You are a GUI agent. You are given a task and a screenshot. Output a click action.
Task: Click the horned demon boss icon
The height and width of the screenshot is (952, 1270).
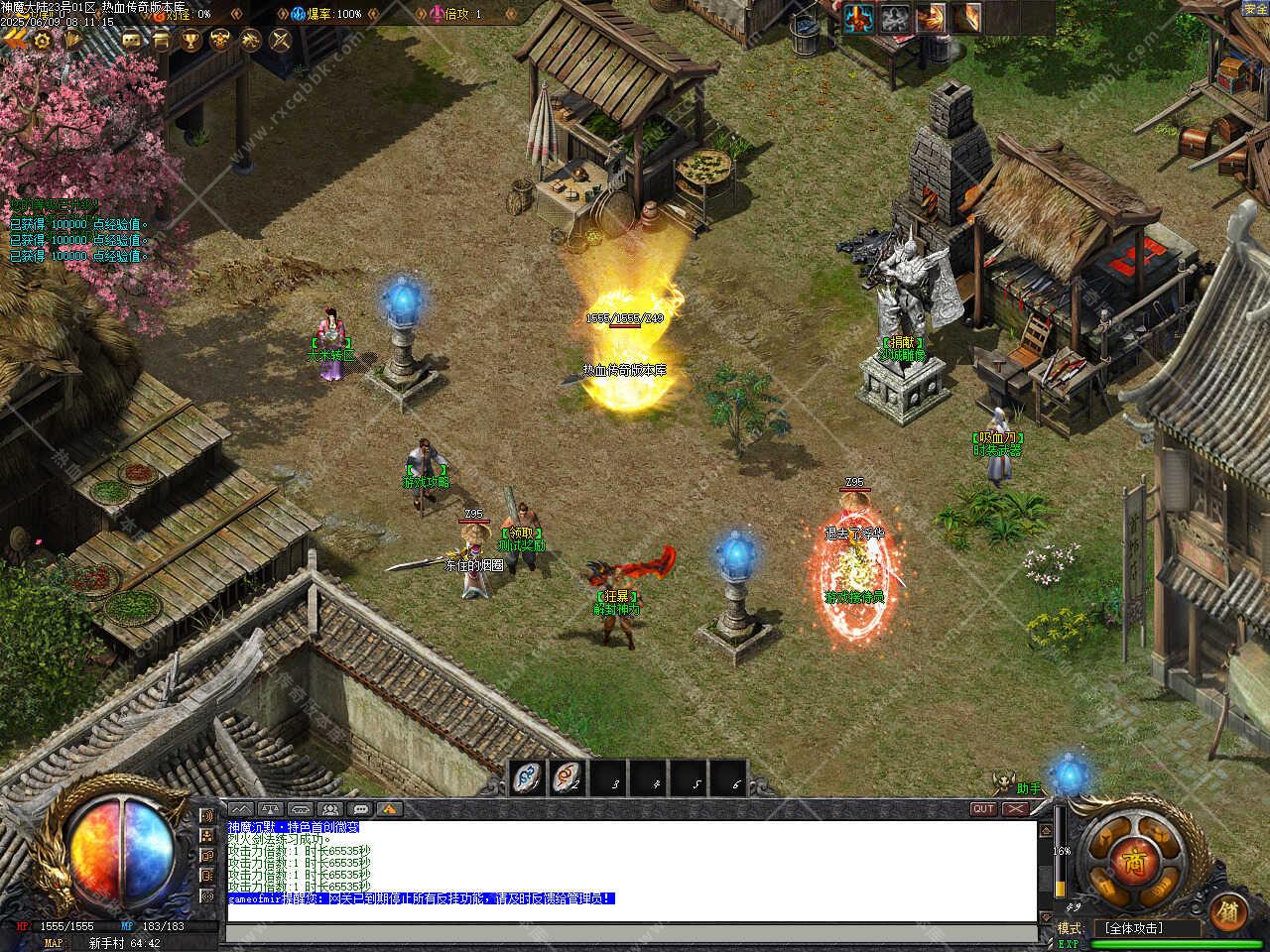click(x=221, y=40)
